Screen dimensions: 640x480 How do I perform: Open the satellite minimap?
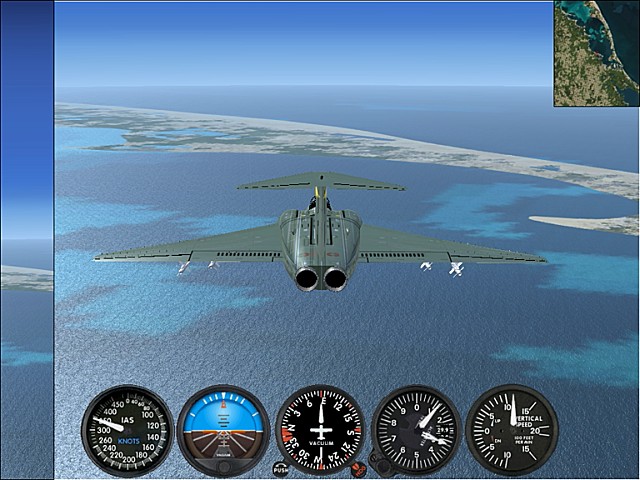click(x=596, y=53)
